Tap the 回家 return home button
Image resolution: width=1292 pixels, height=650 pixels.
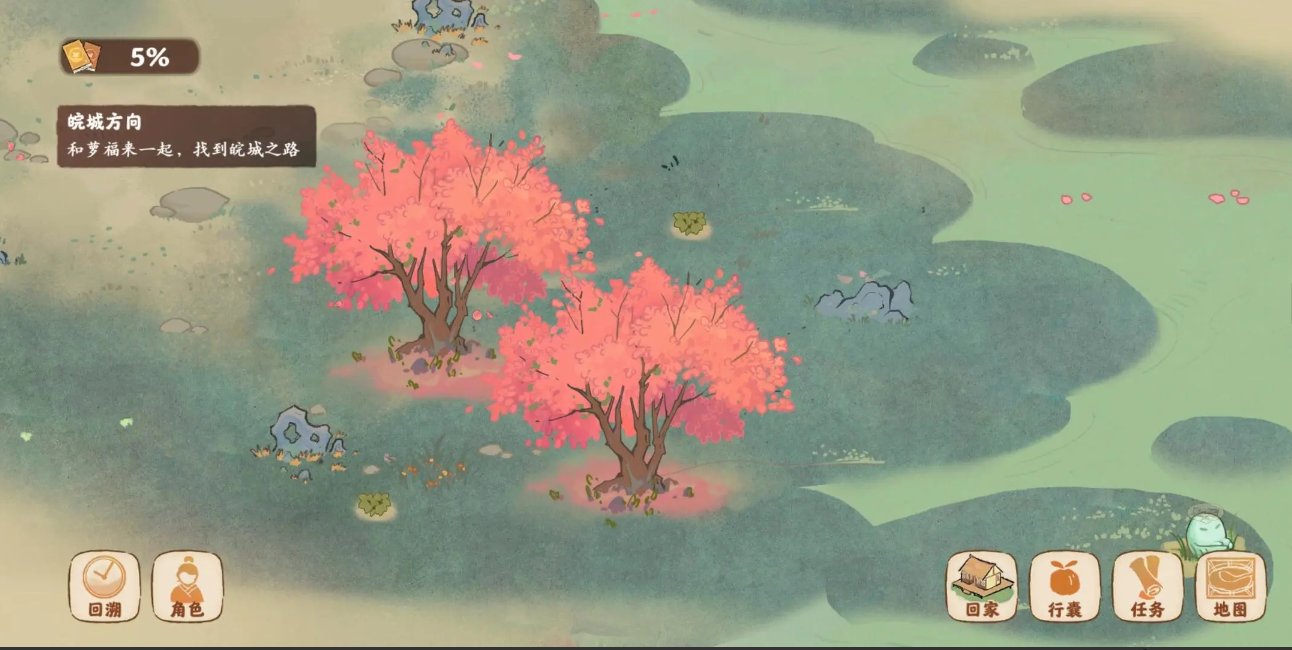click(981, 586)
